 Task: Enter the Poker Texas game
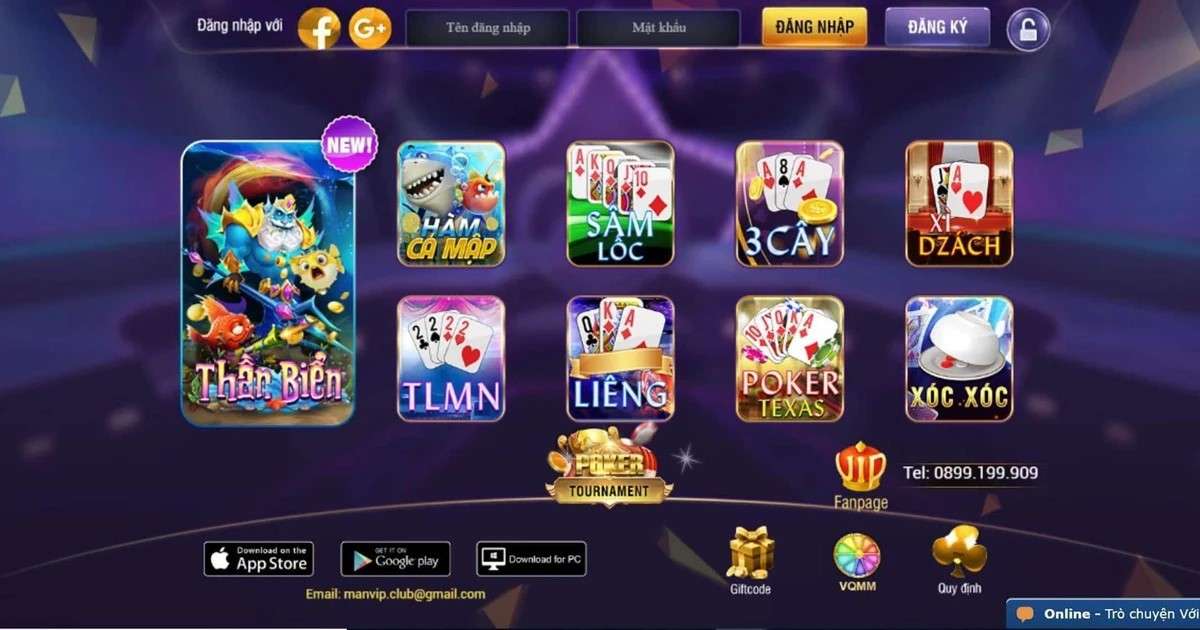click(x=790, y=358)
